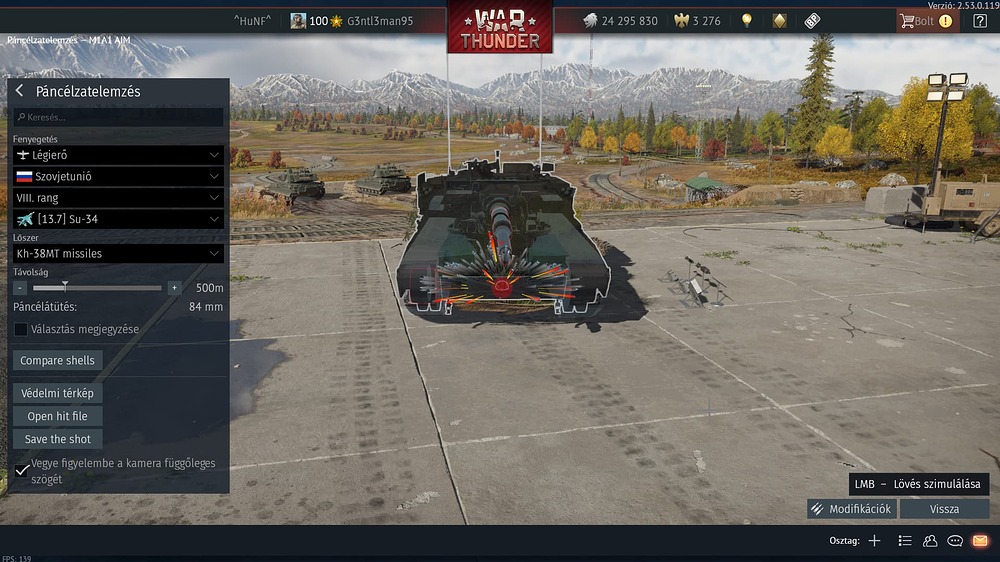
Task: Click the Keresés search field
Action: pos(118,117)
